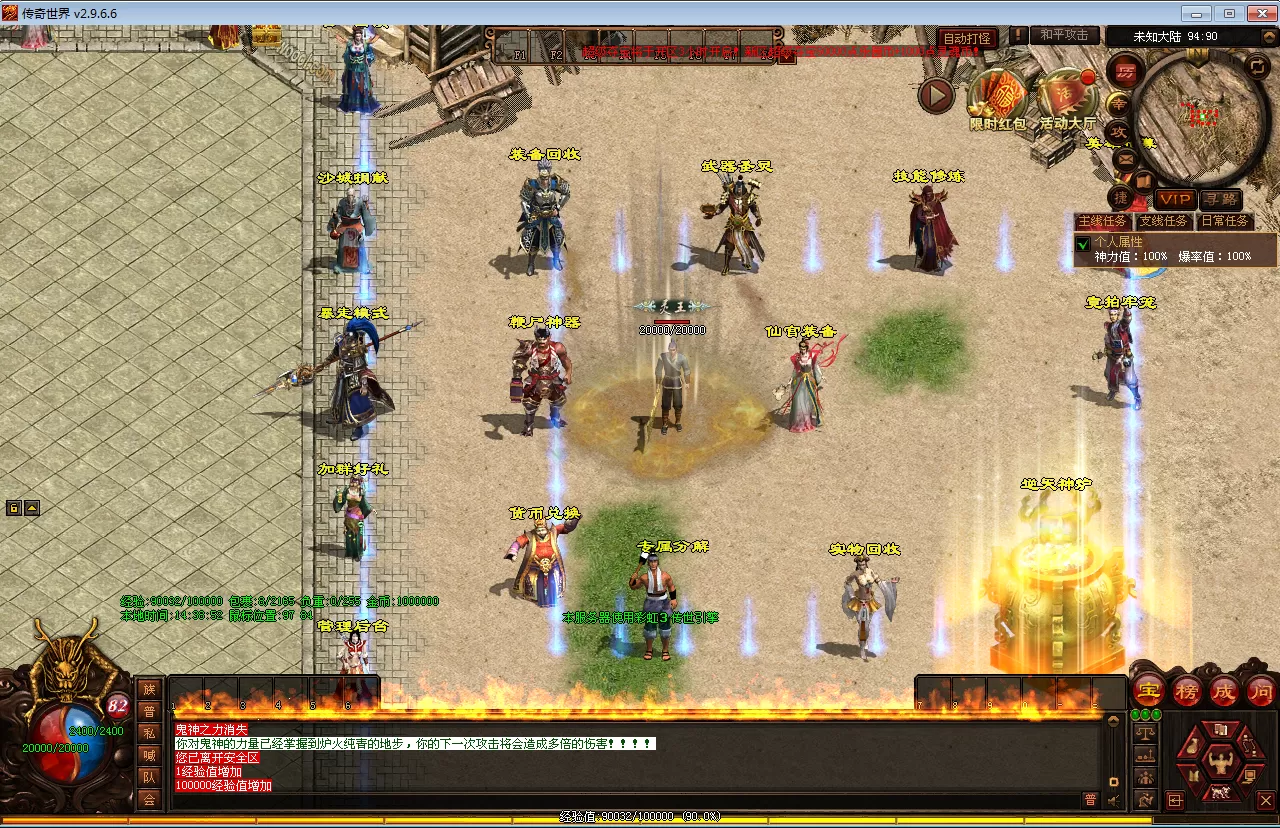Click the round play arrow button
The height and width of the screenshot is (828, 1280).
click(937, 96)
